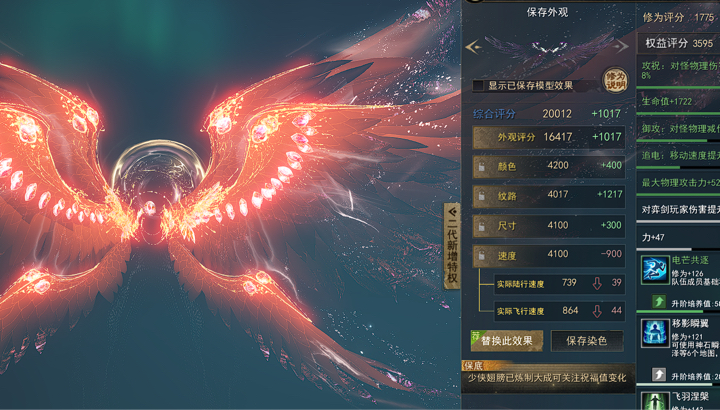The image size is (720, 410).
Task: Select the 移影瞬翼 skill icon
Action: tap(655, 335)
